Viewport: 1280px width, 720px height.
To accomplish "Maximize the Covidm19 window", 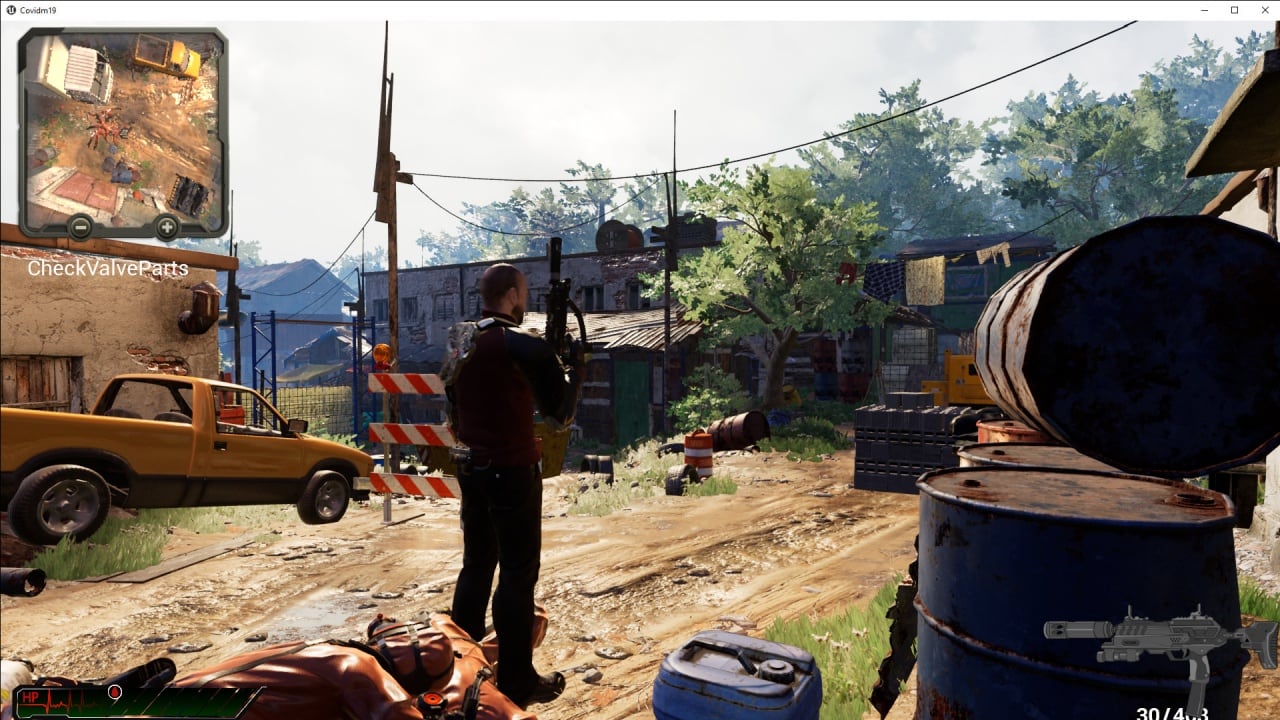I will point(1234,10).
